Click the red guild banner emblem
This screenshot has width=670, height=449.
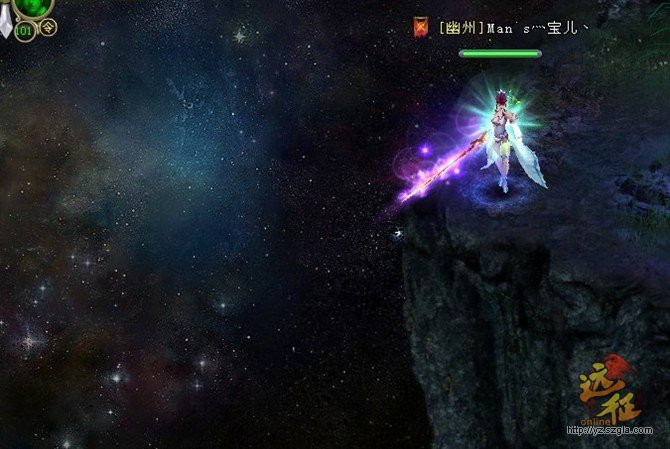click(421, 27)
